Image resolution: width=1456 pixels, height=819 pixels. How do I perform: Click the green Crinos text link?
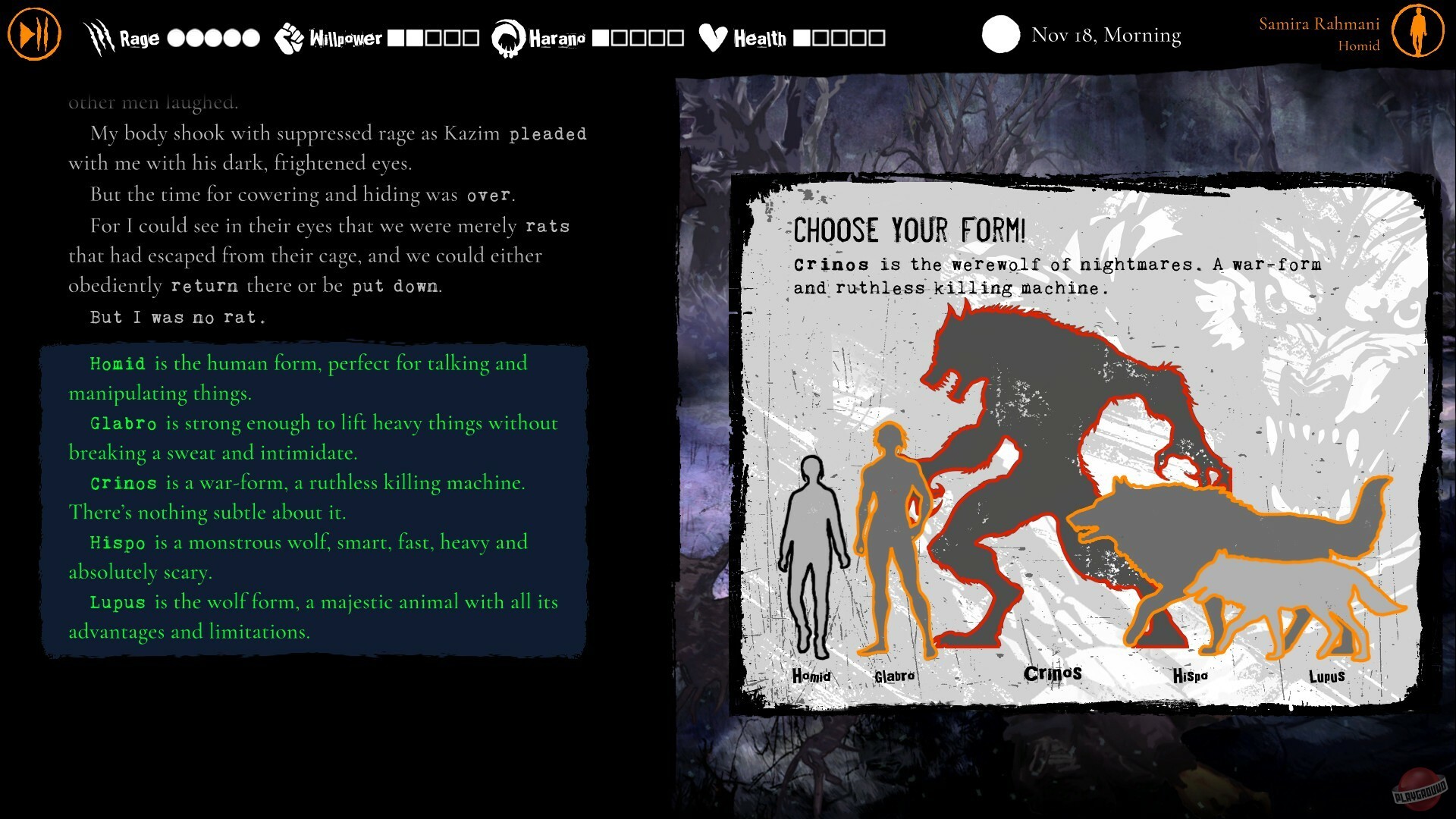(x=124, y=482)
